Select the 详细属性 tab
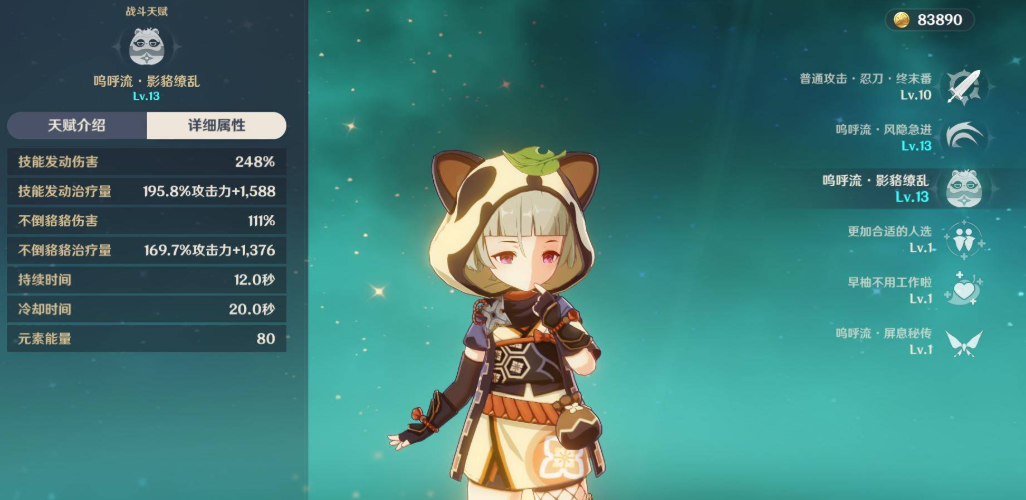The image size is (1026, 500). click(216, 126)
